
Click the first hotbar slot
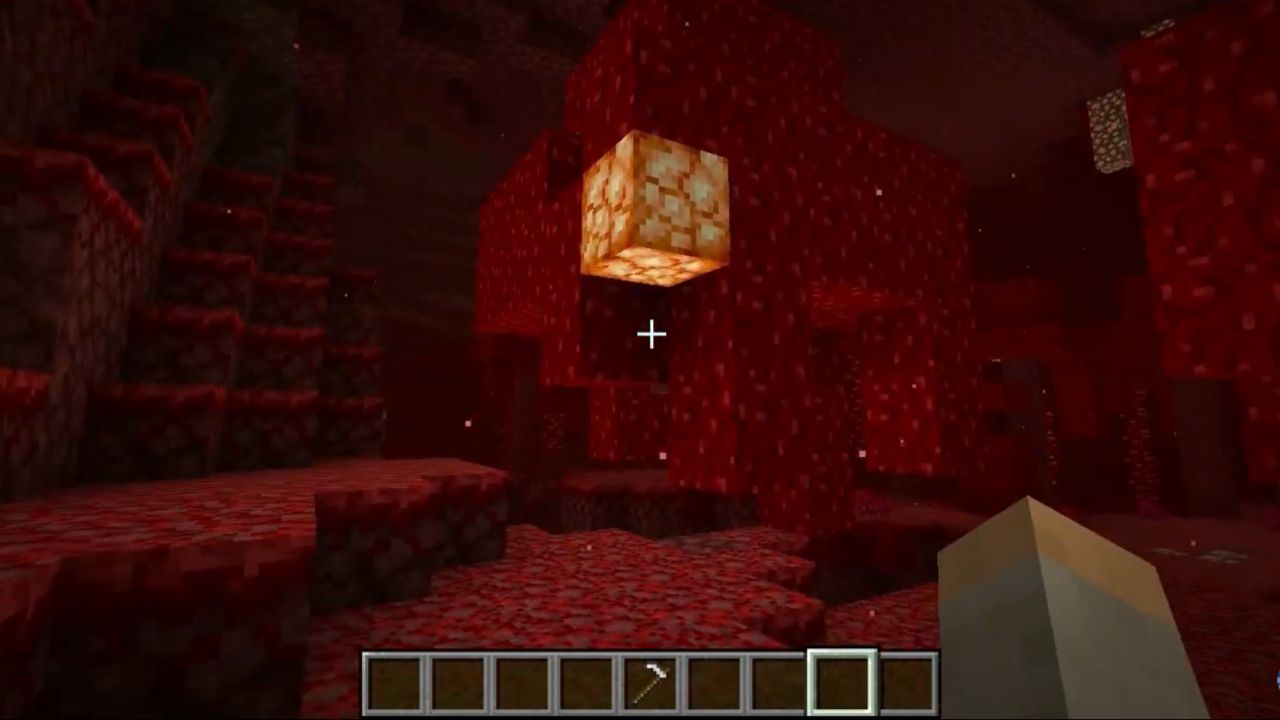(395, 682)
